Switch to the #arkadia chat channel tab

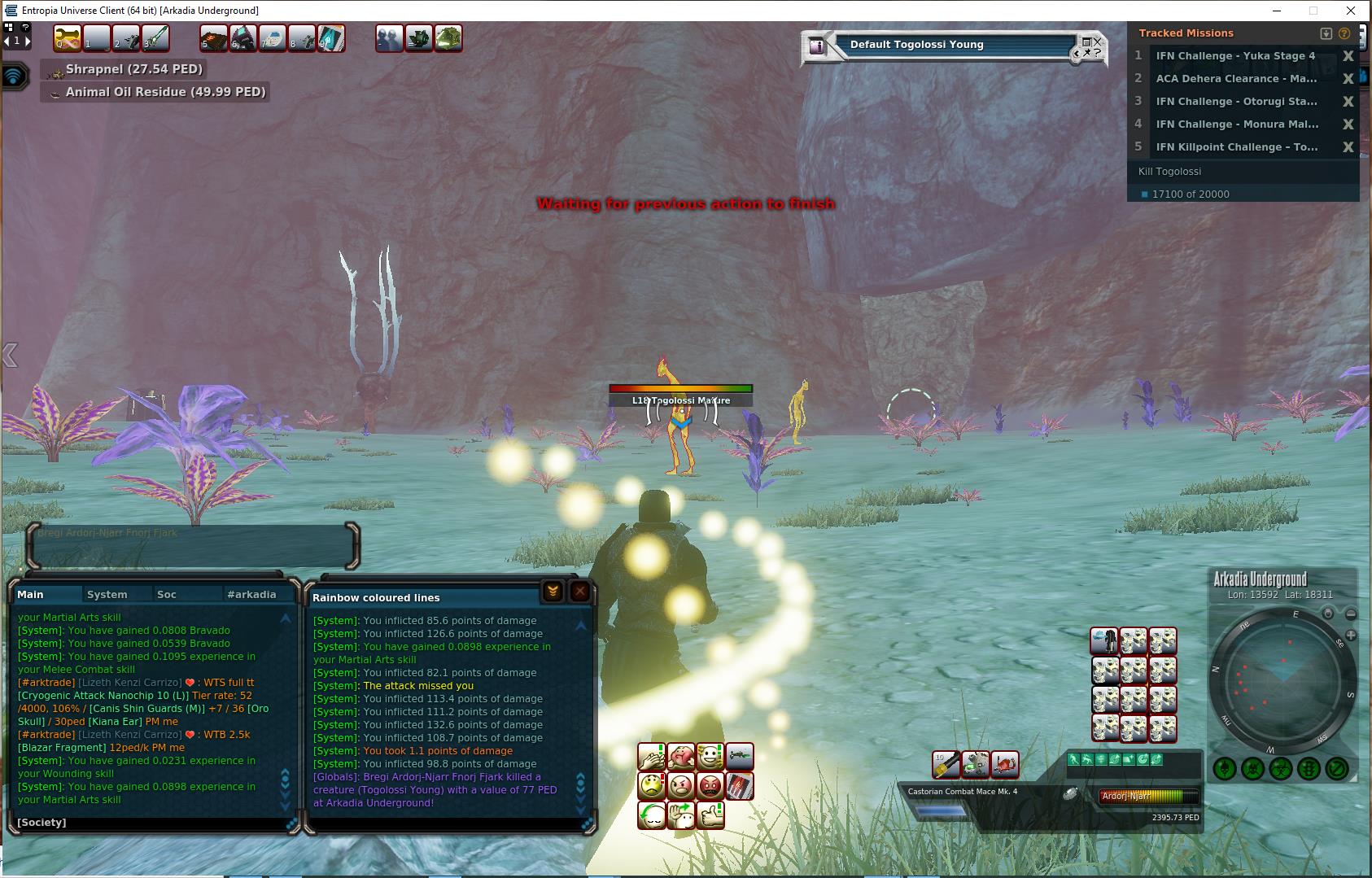click(251, 595)
